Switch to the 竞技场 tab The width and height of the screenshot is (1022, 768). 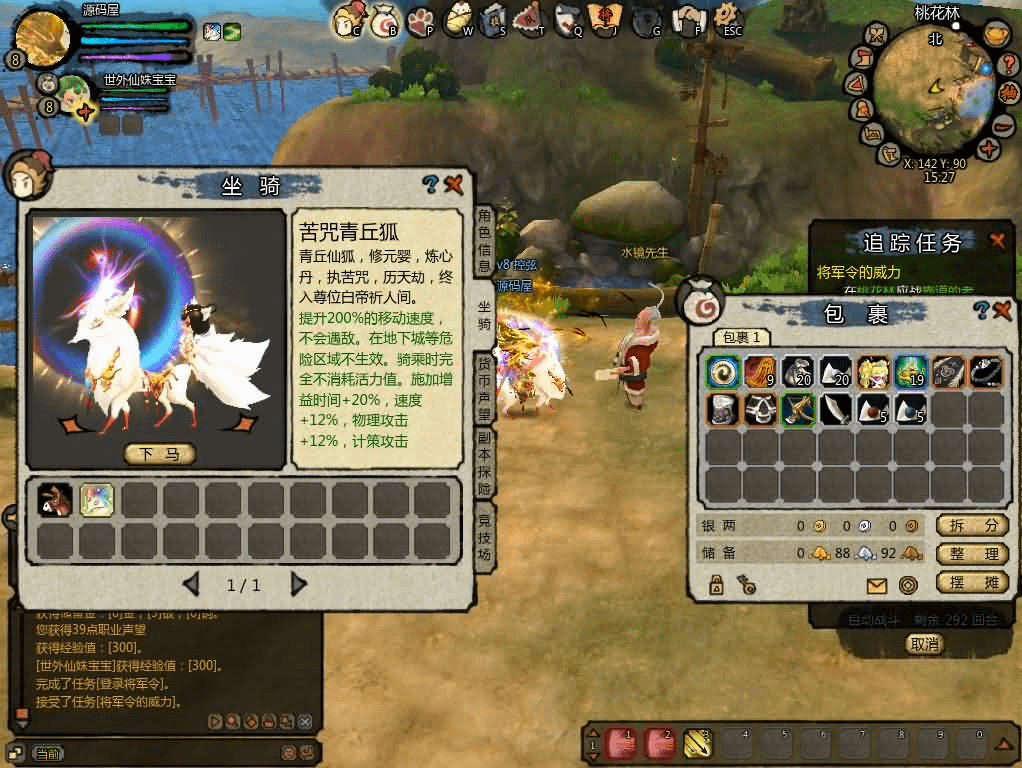click(484, 537)
